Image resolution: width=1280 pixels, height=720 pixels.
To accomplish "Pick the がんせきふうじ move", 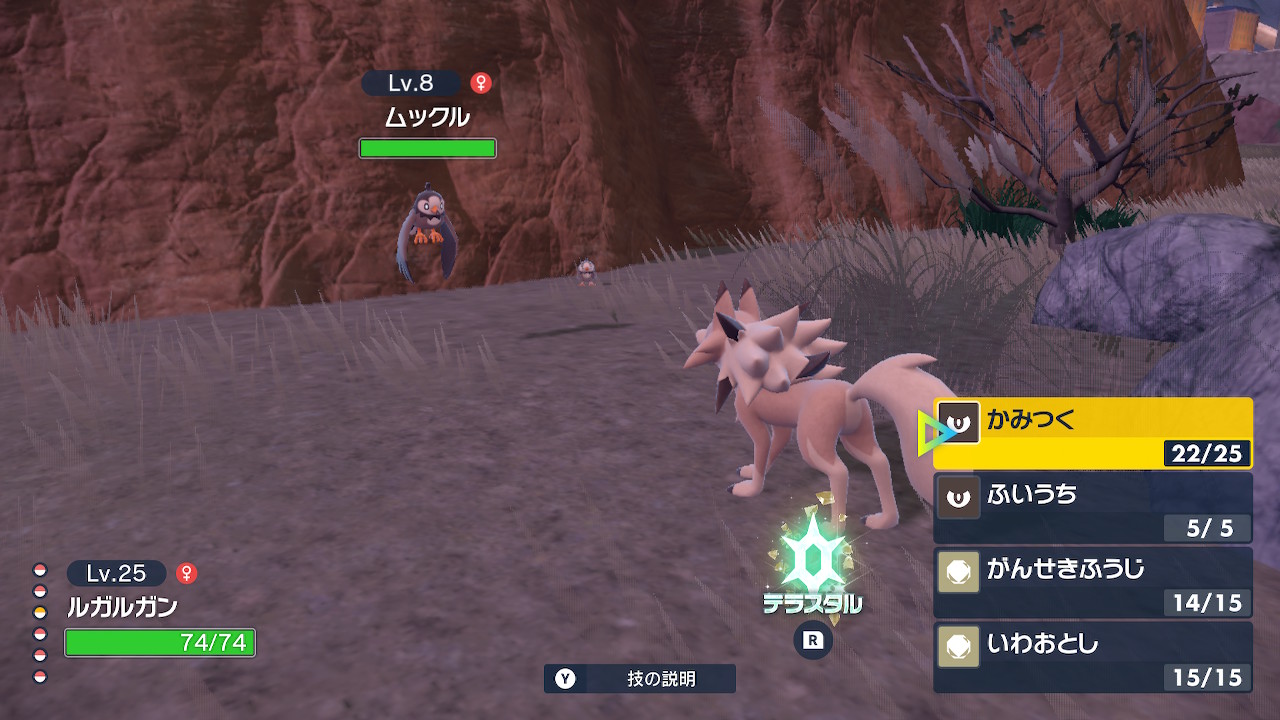I will (x=1092, y=581).
